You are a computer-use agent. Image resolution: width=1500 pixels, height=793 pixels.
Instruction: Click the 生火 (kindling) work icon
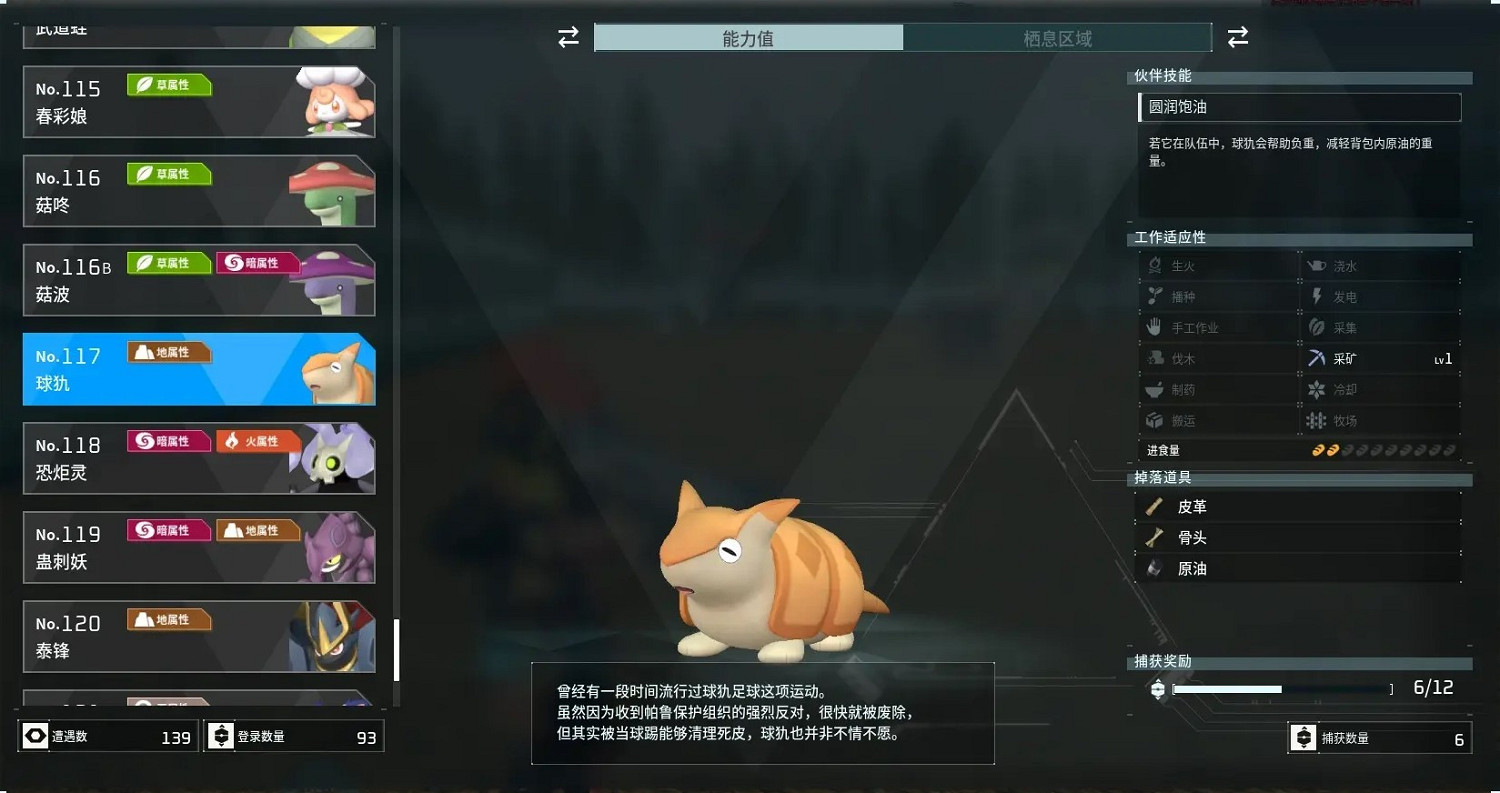(x=1155, y=265)
